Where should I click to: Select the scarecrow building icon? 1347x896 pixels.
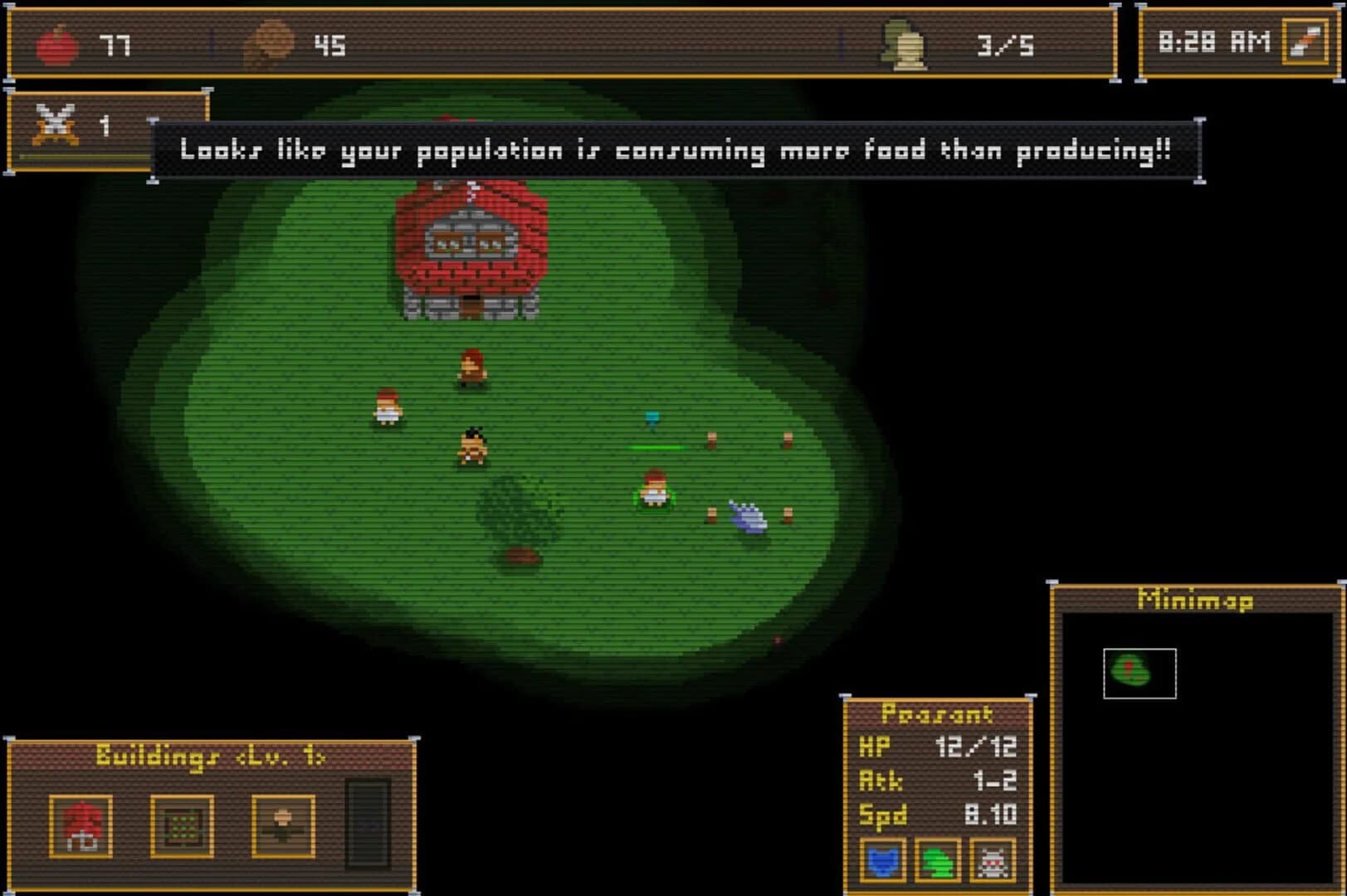point(283,824)
